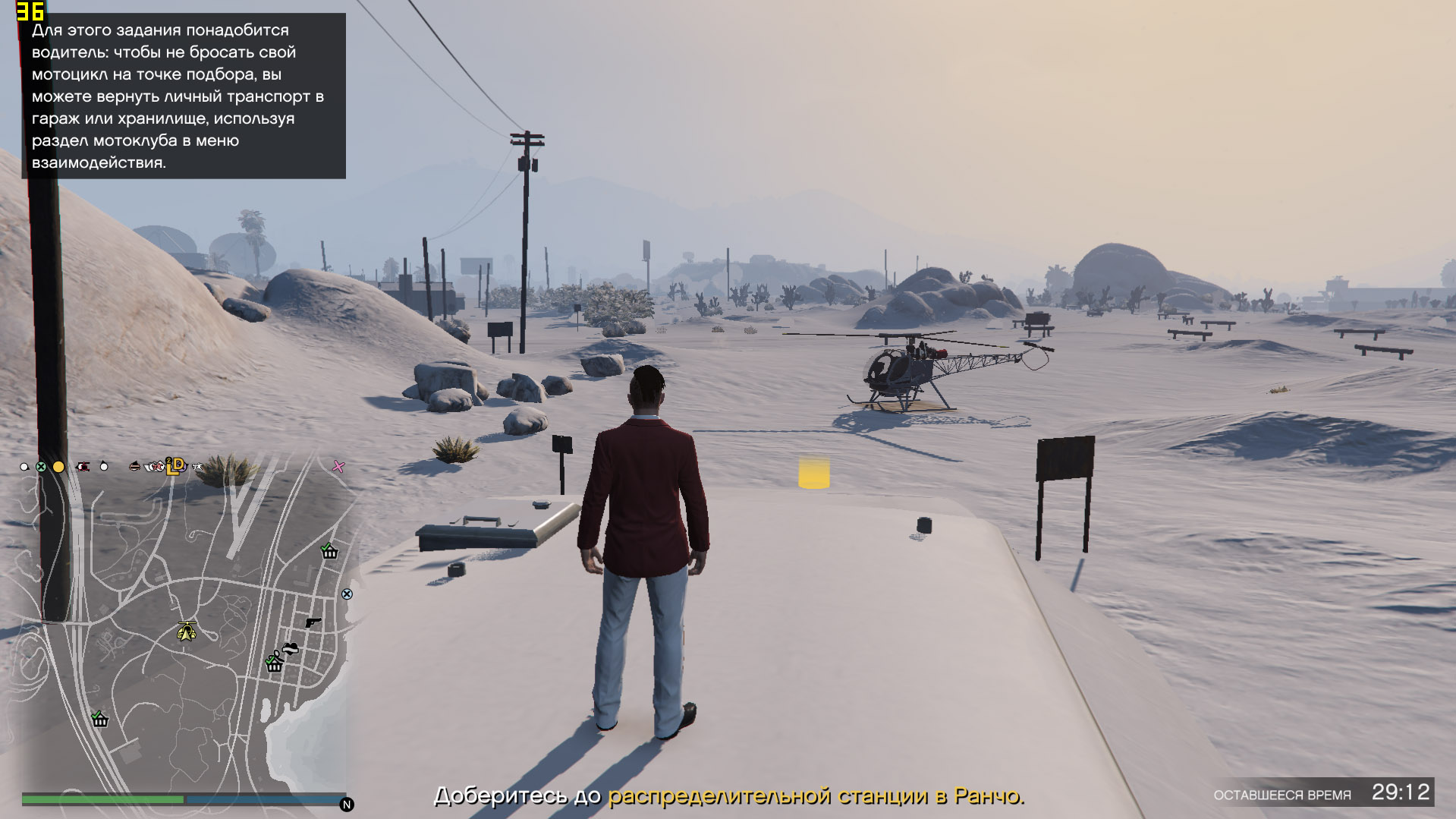The height and width of the screenshot is (819, 1456).
Task: Select the blue circled X minimap blip
Action: point(347,594)
